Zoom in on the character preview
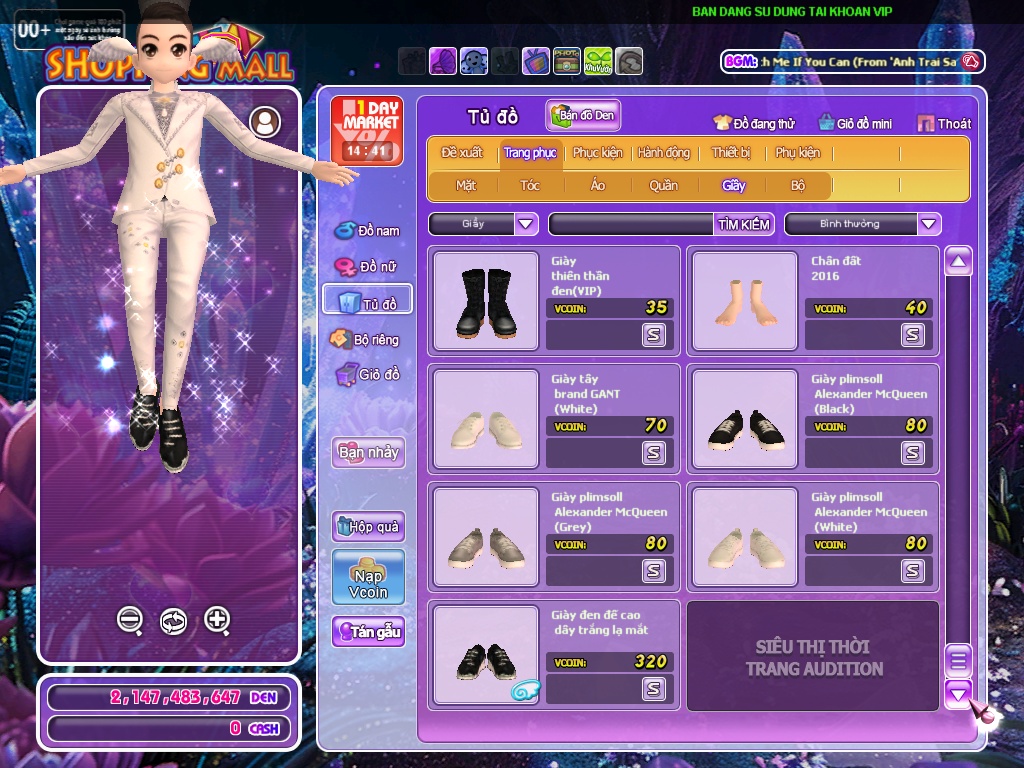This screenshot has width=1024, height=768. (x=218, y=620)
